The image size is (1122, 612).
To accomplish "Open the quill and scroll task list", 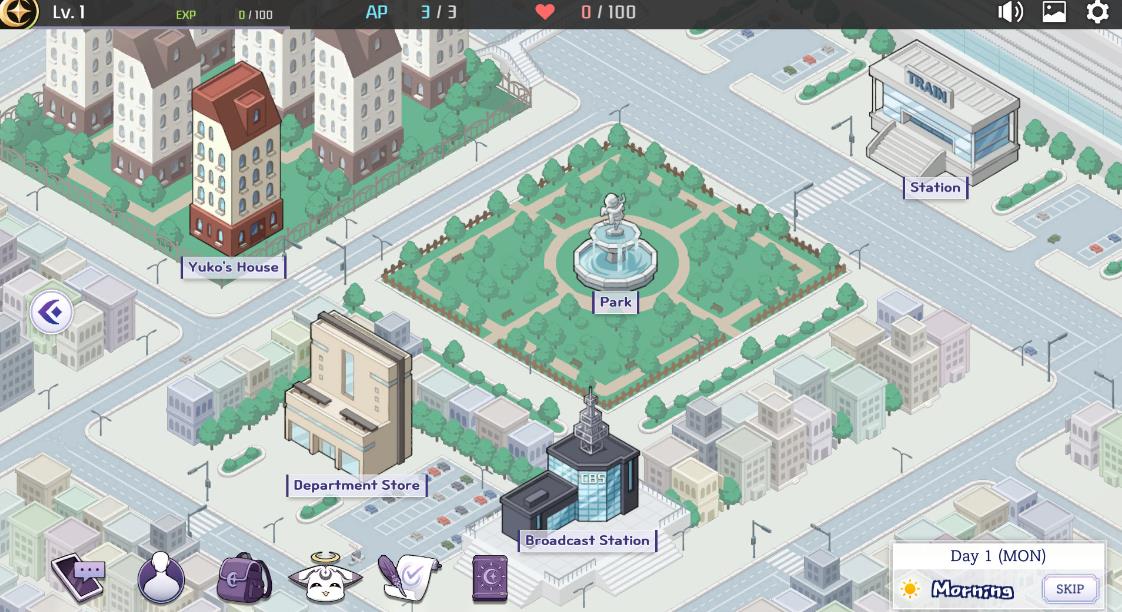I will [x=406, y=577].
